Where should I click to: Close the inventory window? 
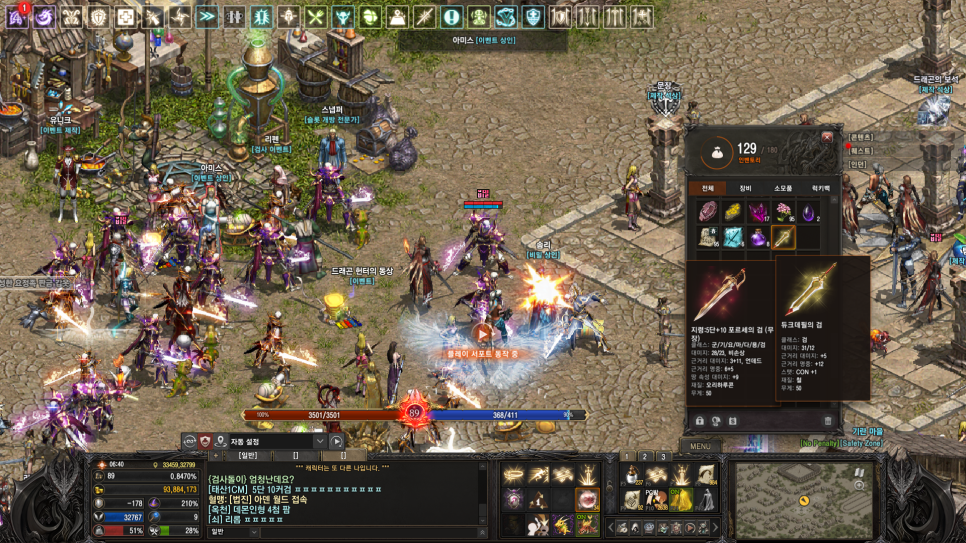coord(827,136)
